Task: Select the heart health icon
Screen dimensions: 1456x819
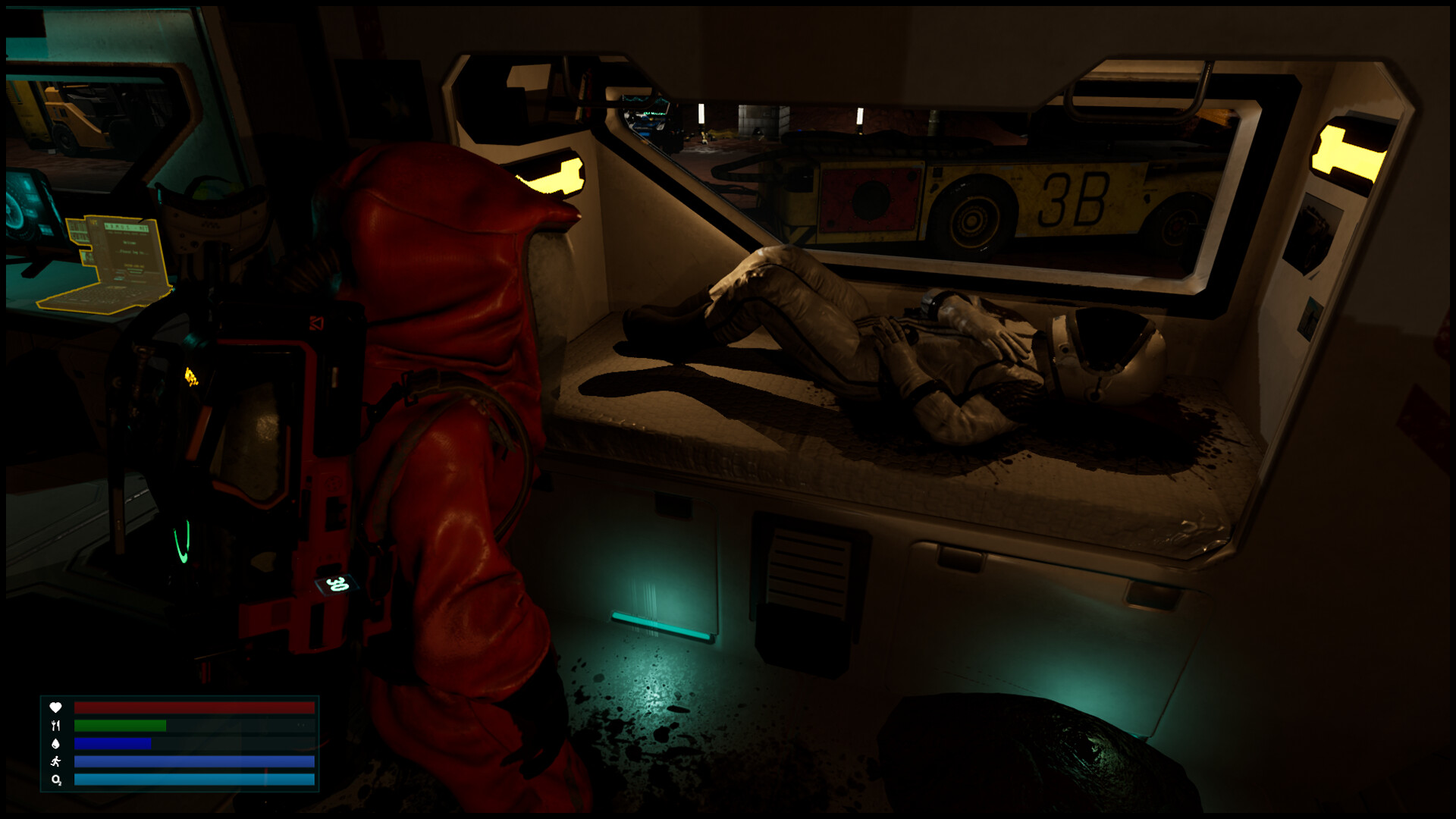Action: coord(55,708)
